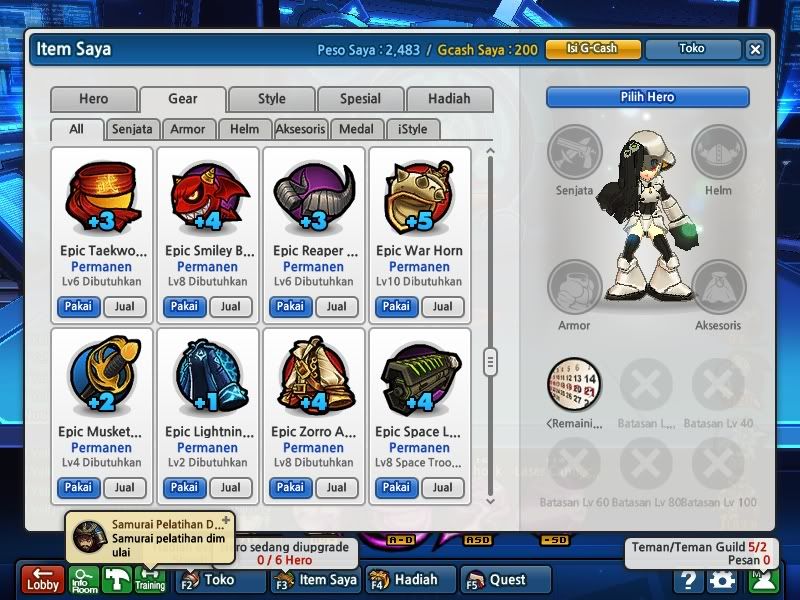Image resolution: width=800 pixels, height=600 pixels.
Task: Open the Hadiah bottom bar menu
Action: pyautogui.click(x=410, y=579)
